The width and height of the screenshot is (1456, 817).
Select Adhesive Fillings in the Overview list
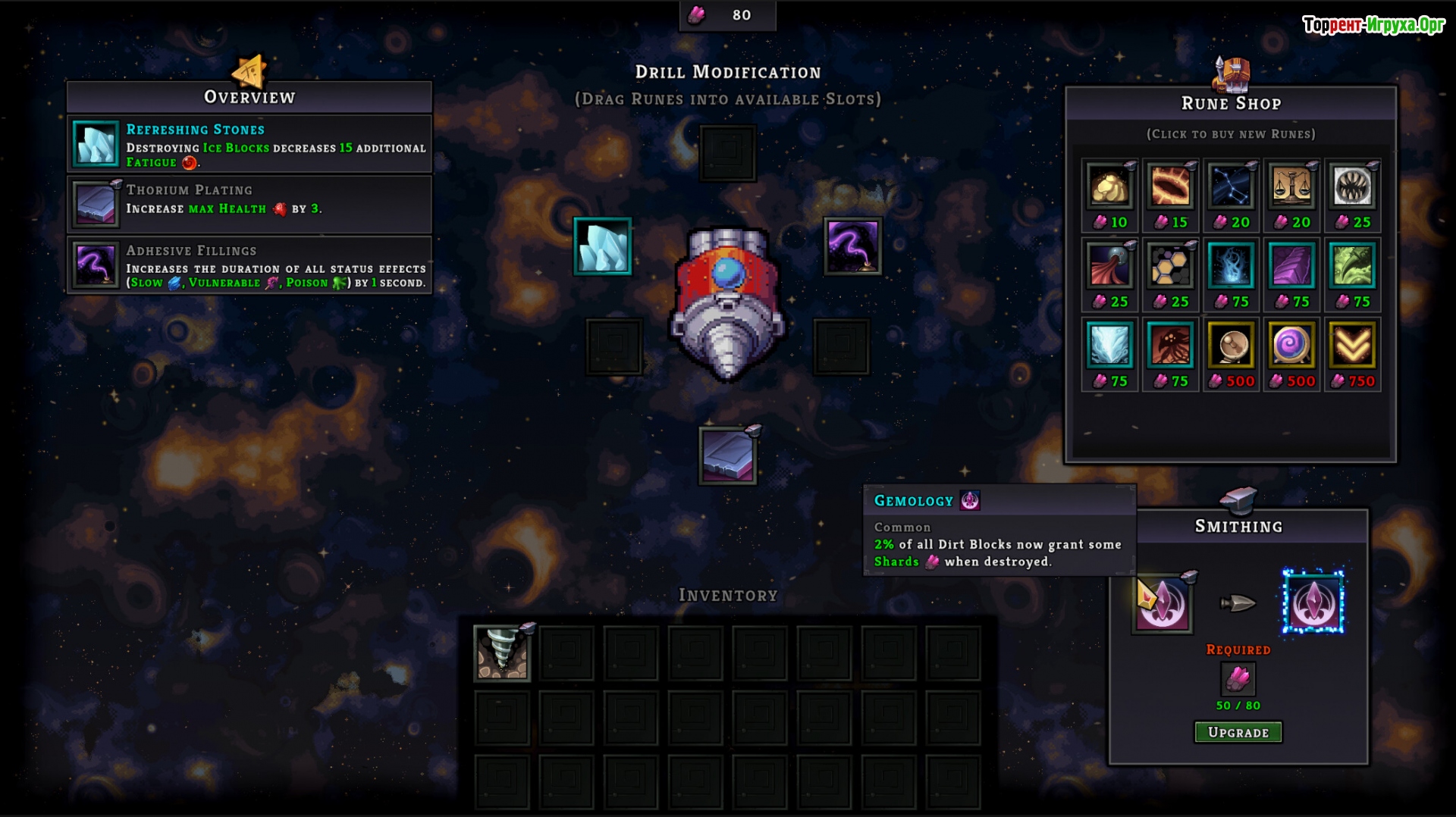click(249, 265)
